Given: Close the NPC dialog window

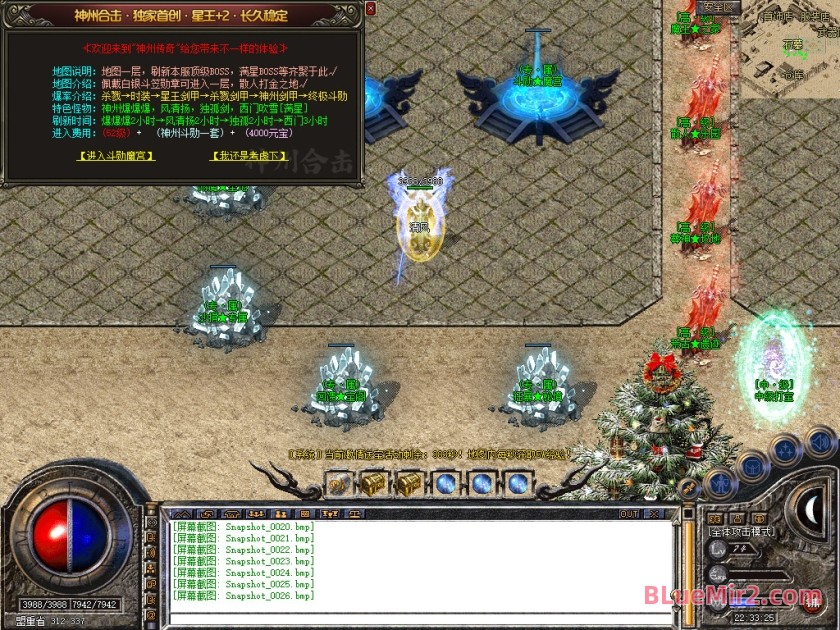Looking at the screenshot, I should (x=371, y=9).
